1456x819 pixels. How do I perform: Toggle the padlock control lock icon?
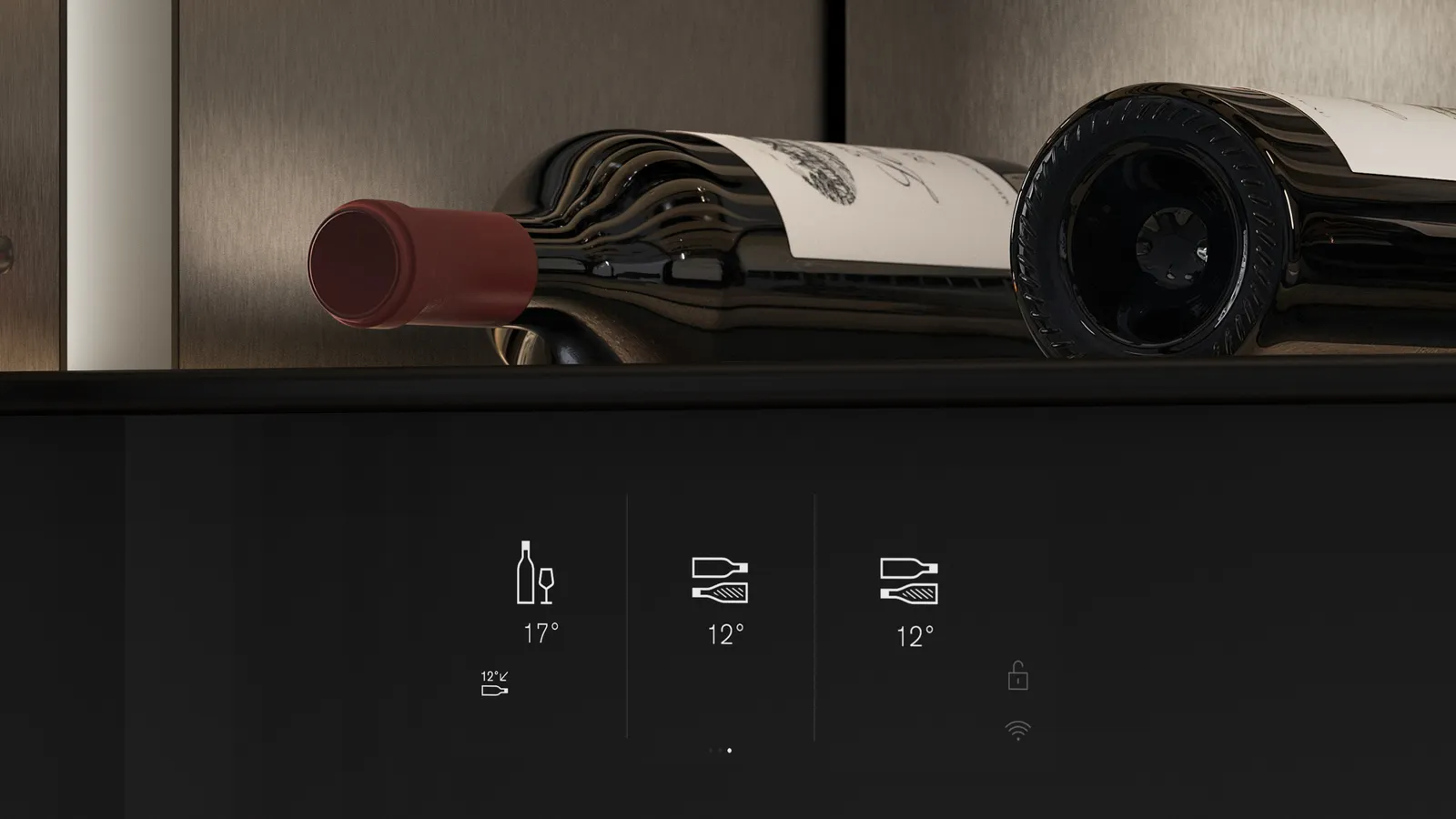pos(1017,676)
